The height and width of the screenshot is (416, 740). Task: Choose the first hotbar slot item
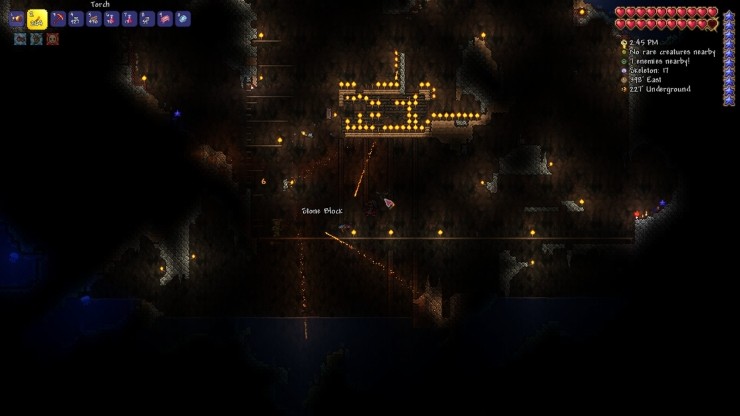click(x=17, y=19)
